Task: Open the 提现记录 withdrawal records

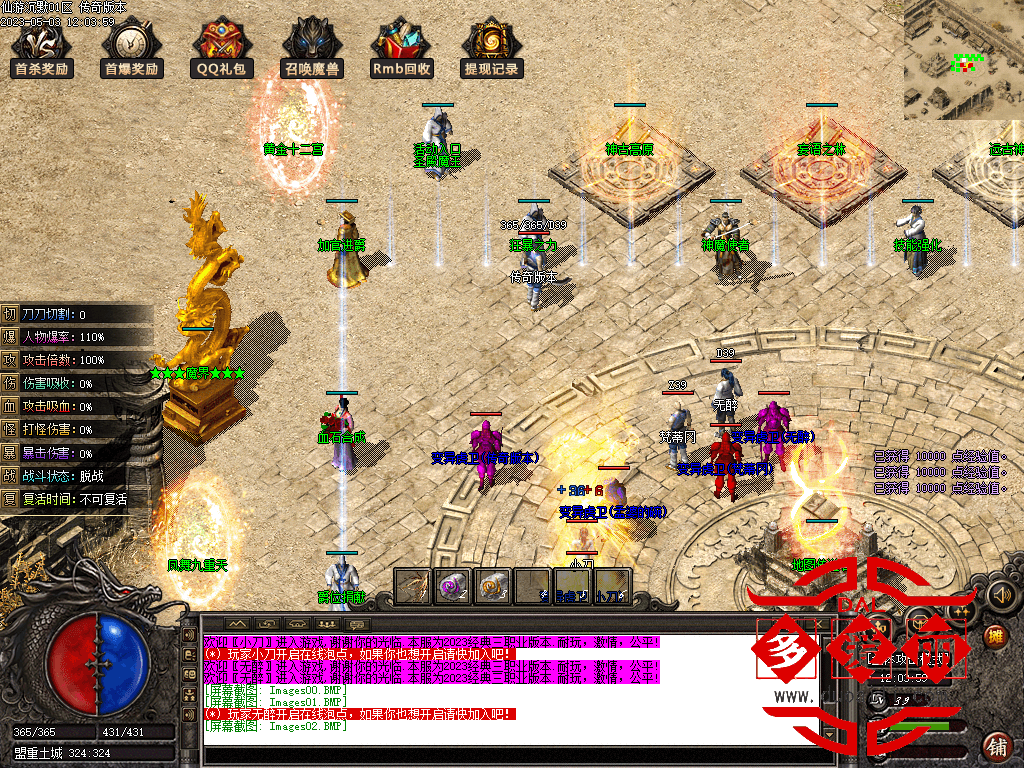Action: click(491, 48)
